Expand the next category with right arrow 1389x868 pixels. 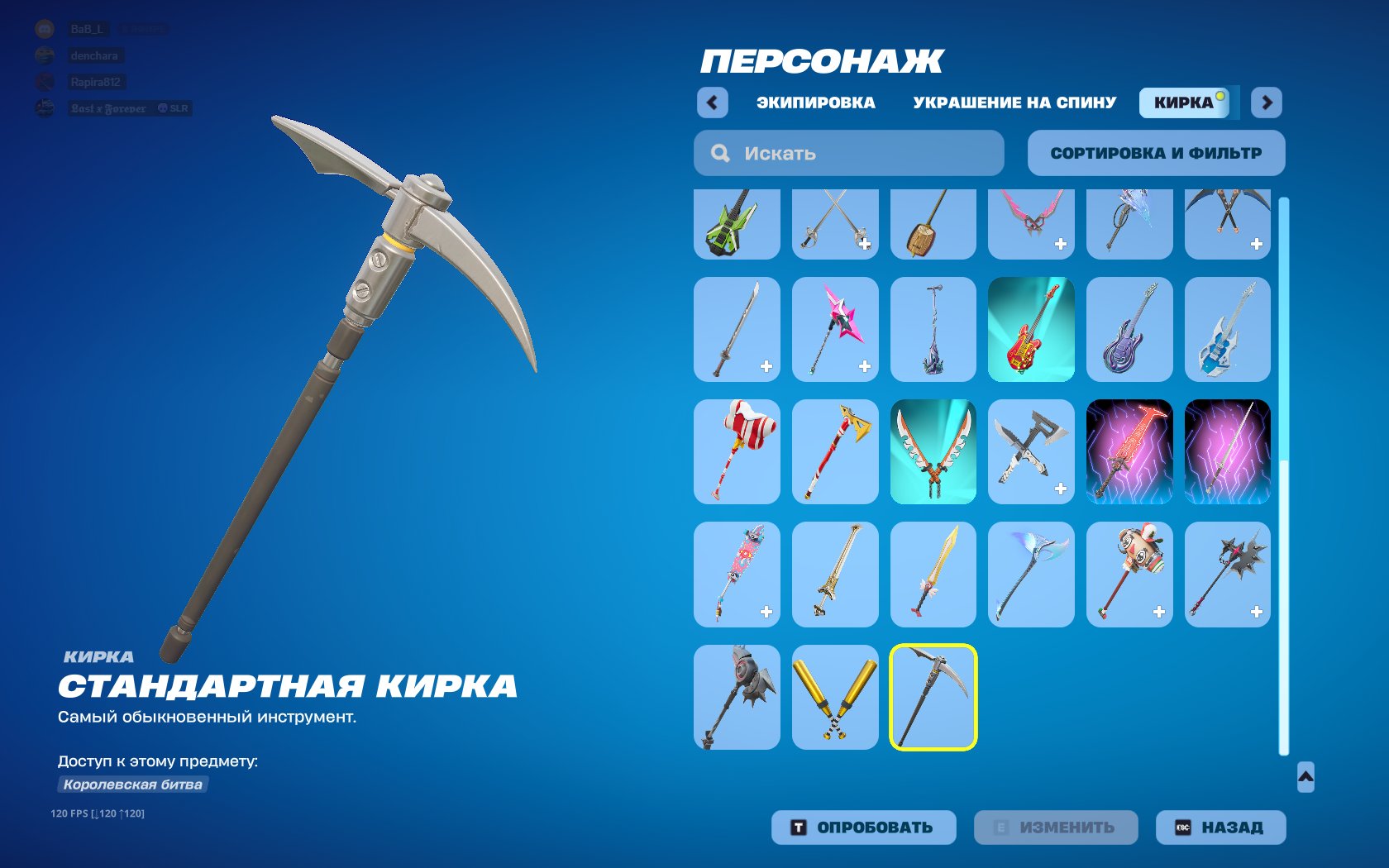pos(1265,102)
